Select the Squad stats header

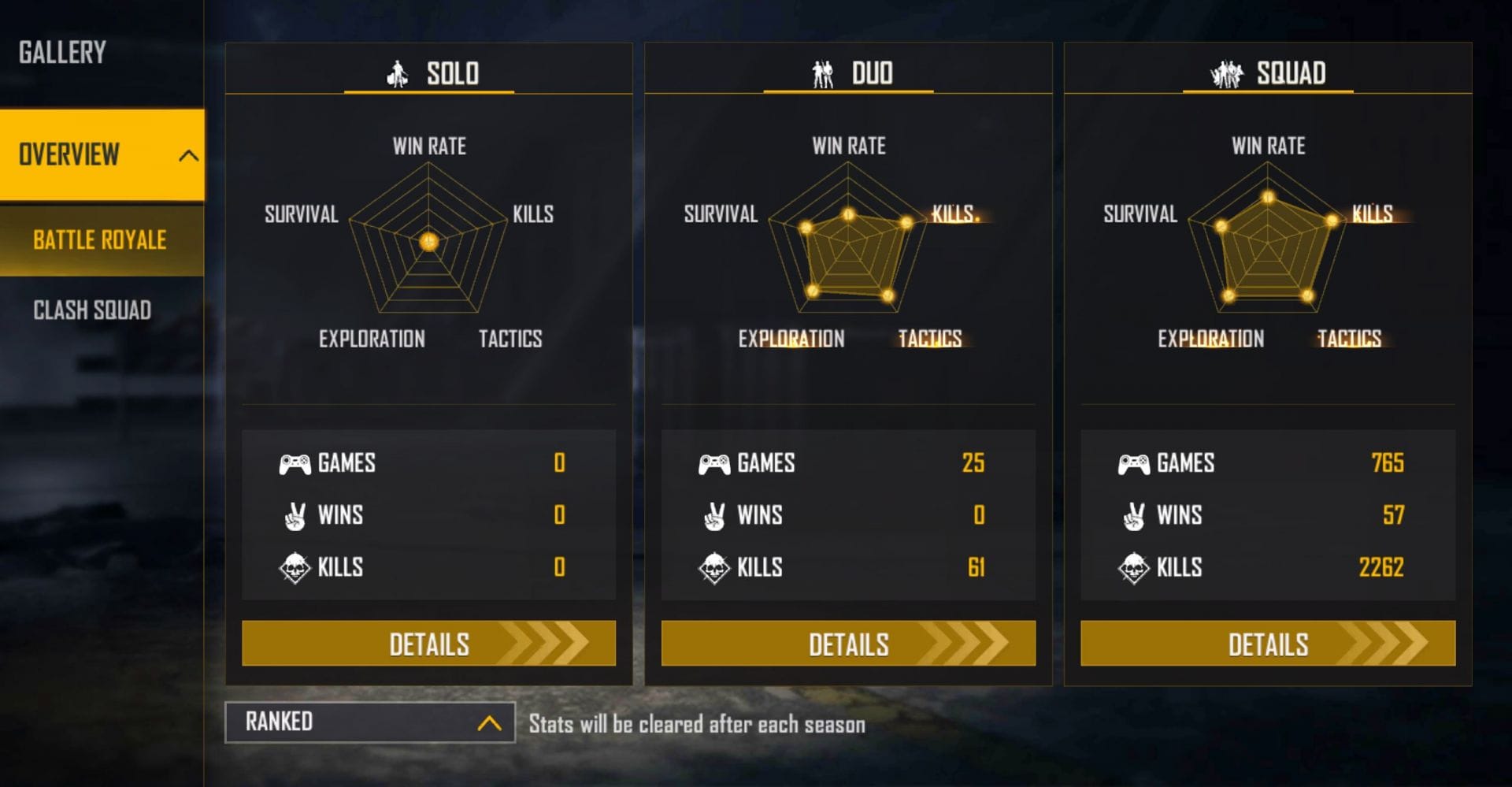click(1268, 73)
